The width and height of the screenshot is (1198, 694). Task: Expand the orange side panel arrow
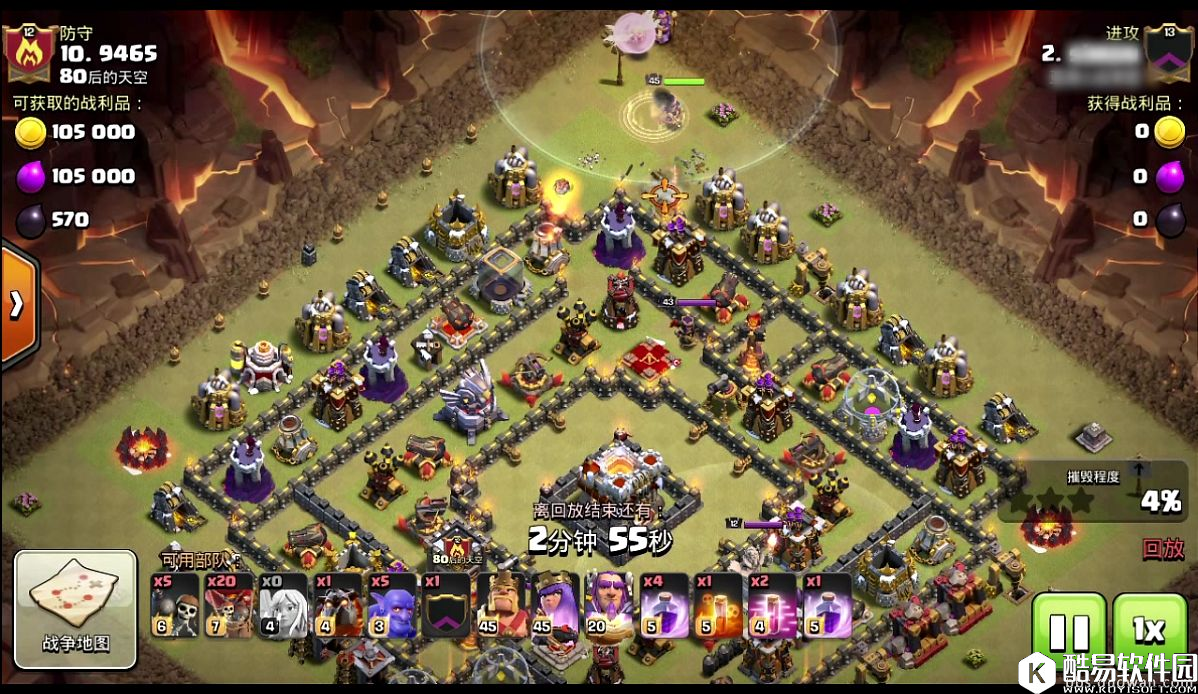click(x=17, y=305)
